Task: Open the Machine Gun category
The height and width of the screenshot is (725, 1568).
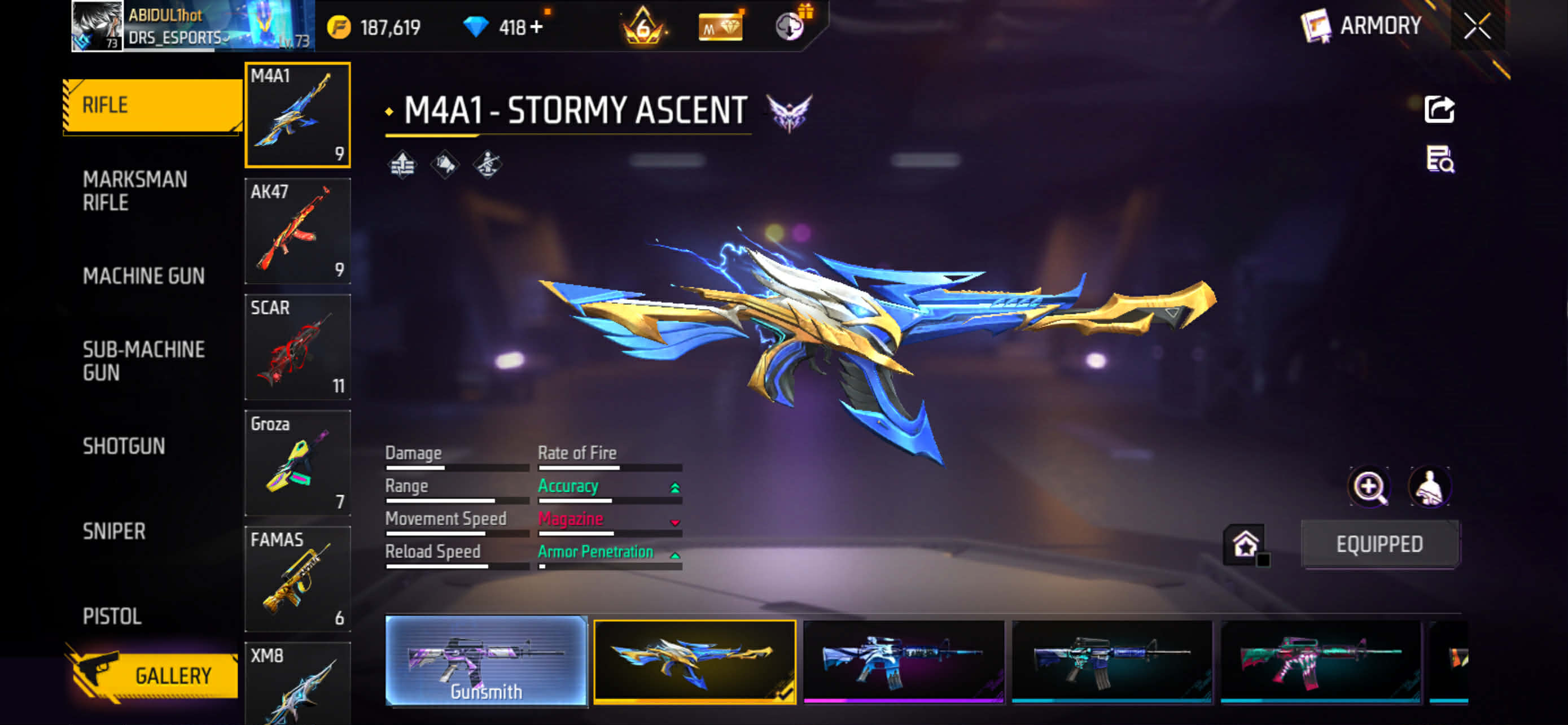Action: 144,276
